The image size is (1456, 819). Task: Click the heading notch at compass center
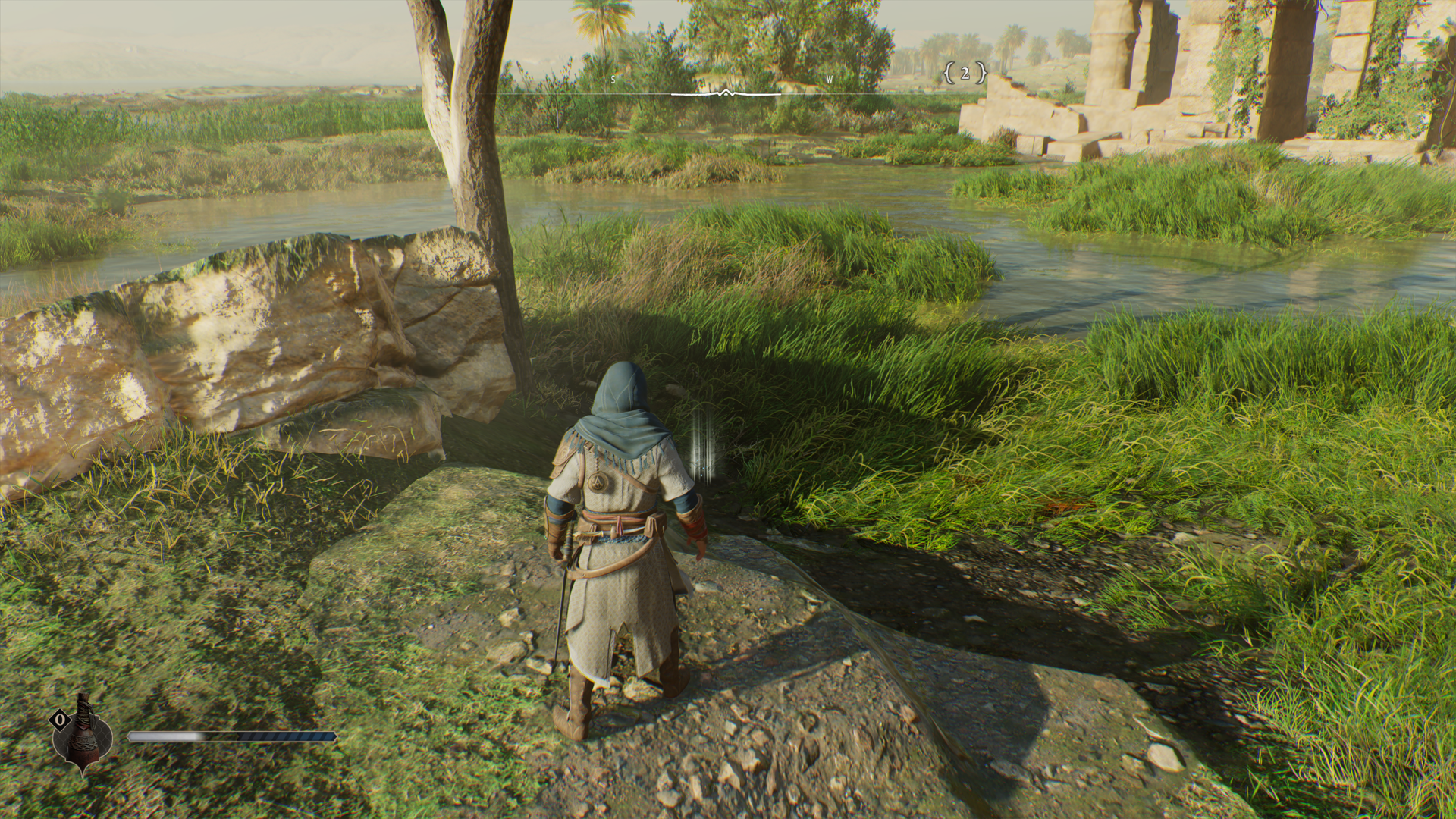click(725, 91)
